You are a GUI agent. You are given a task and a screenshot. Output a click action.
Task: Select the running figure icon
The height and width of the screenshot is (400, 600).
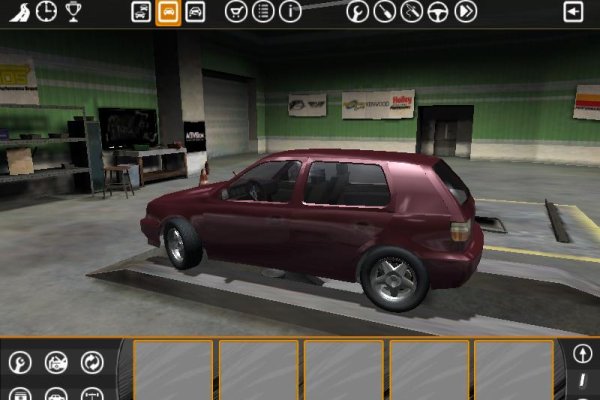(18, 12)
